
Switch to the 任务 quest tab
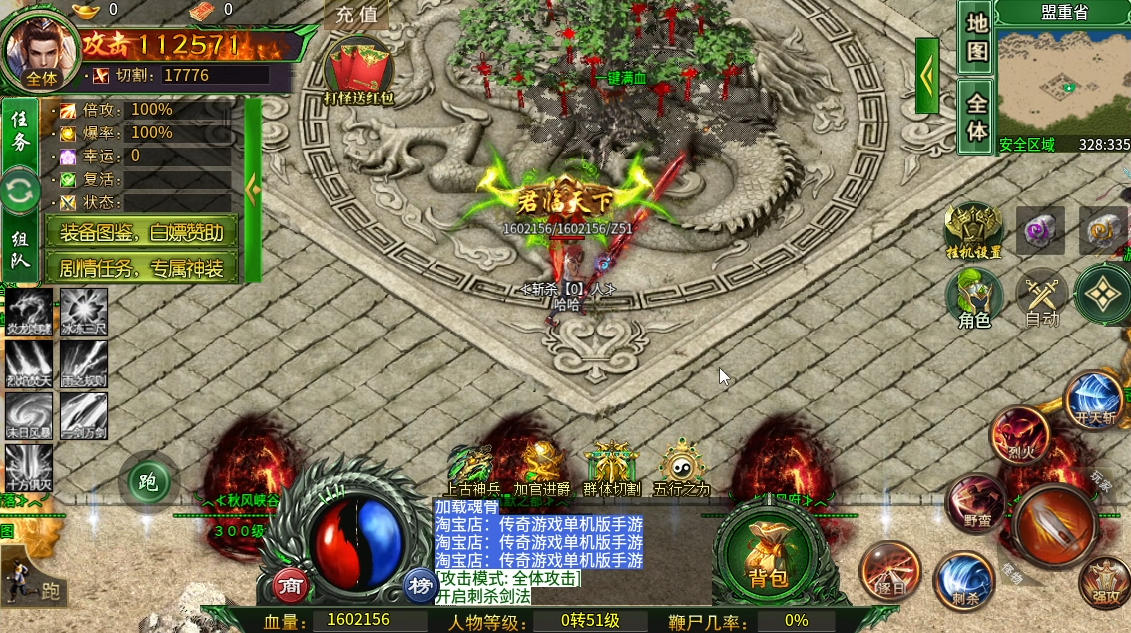(20, 132)
